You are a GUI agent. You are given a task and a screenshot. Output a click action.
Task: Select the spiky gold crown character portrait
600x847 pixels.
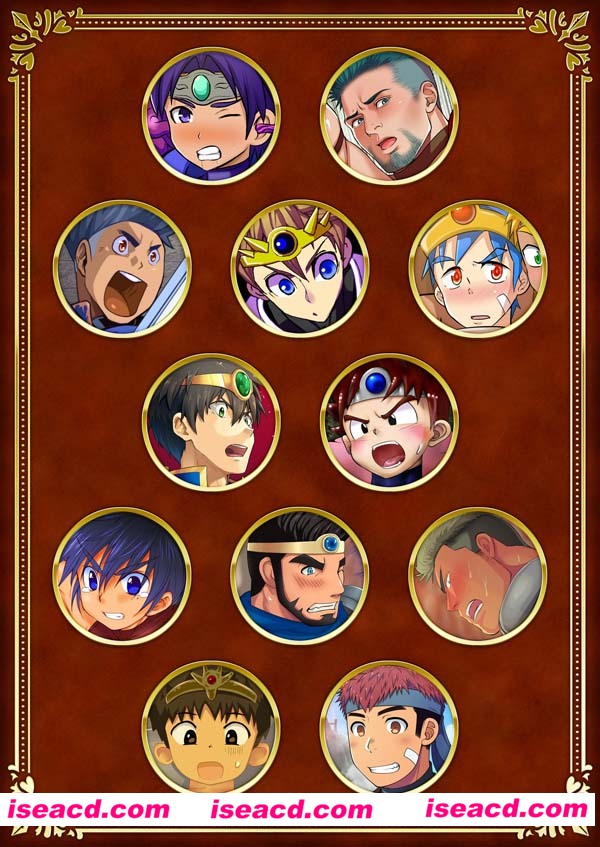coord(300,269)
